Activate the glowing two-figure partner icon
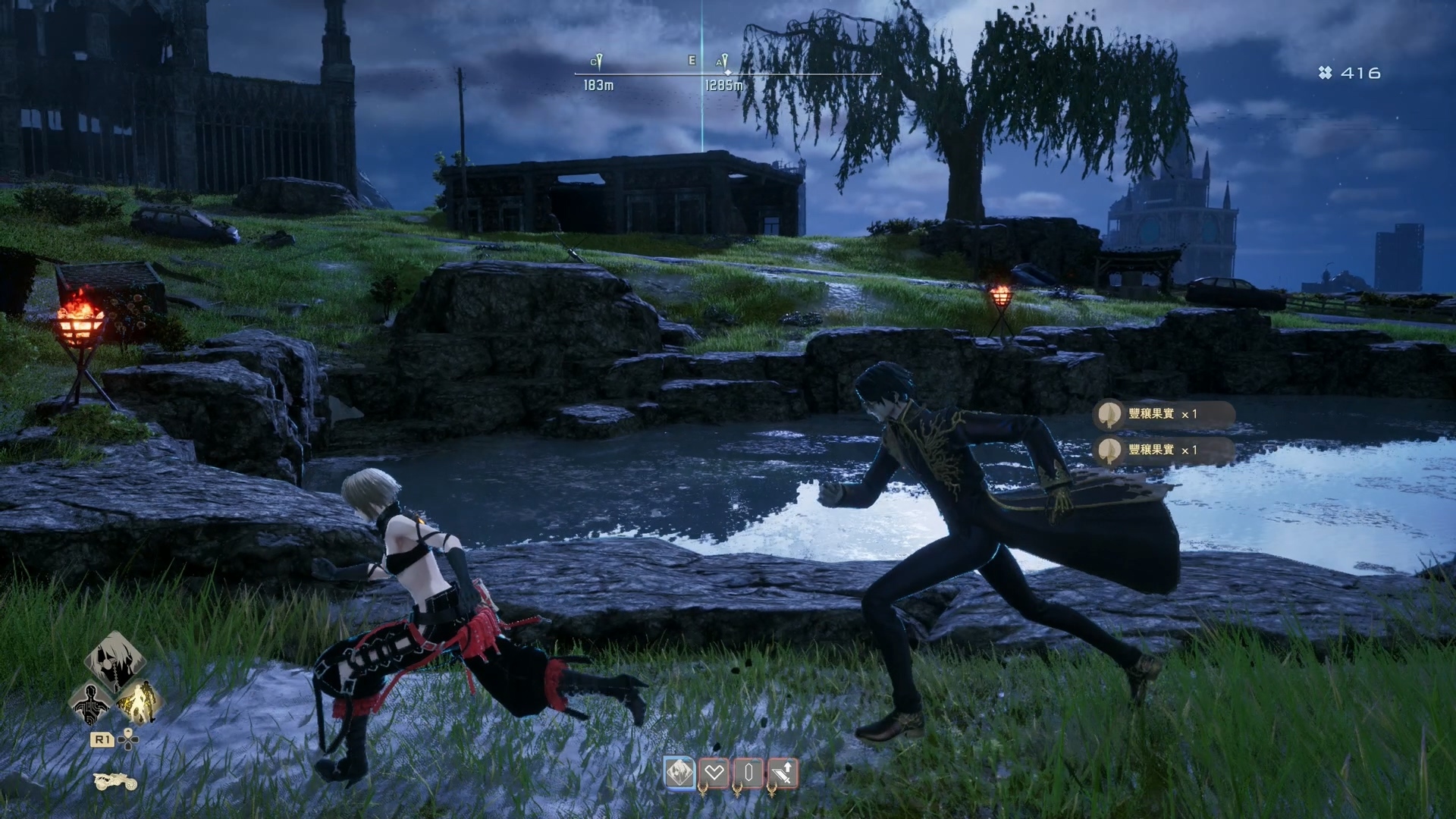The width and height of the screenshot is (1456, 819). pos(138,701)
